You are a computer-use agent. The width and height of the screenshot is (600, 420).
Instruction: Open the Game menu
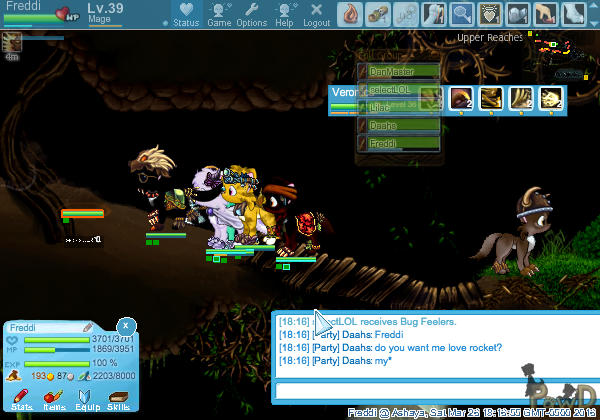219,14
